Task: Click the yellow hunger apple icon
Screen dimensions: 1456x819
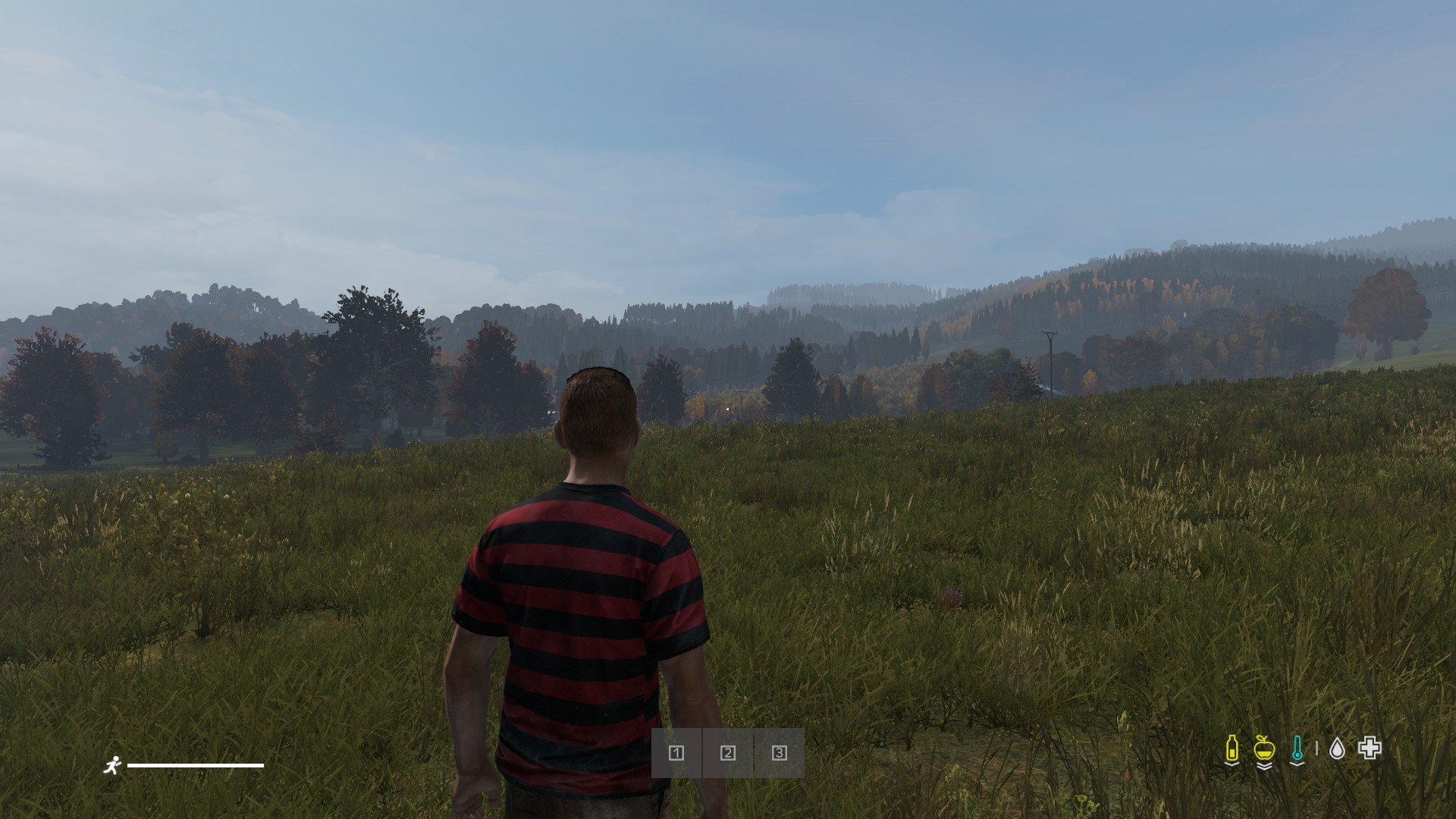Action: click(x=1263, y=748)
